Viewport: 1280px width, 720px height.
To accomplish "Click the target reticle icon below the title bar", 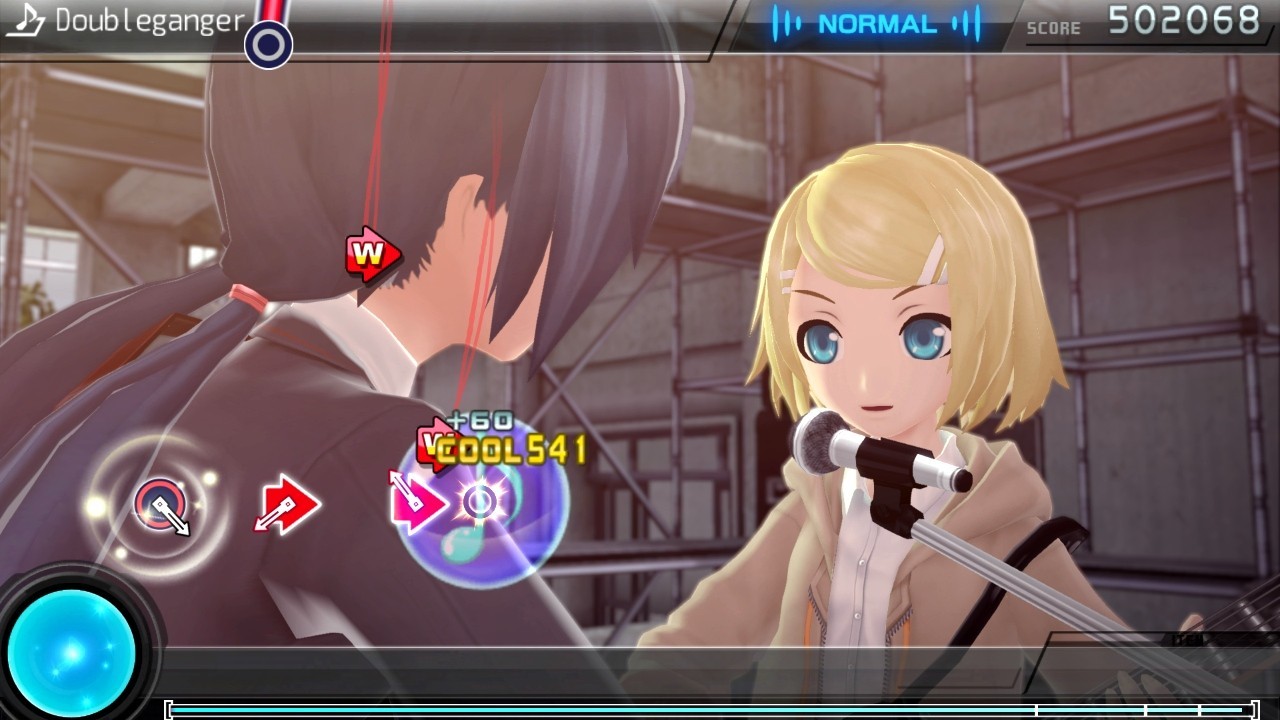I will 268,42.
